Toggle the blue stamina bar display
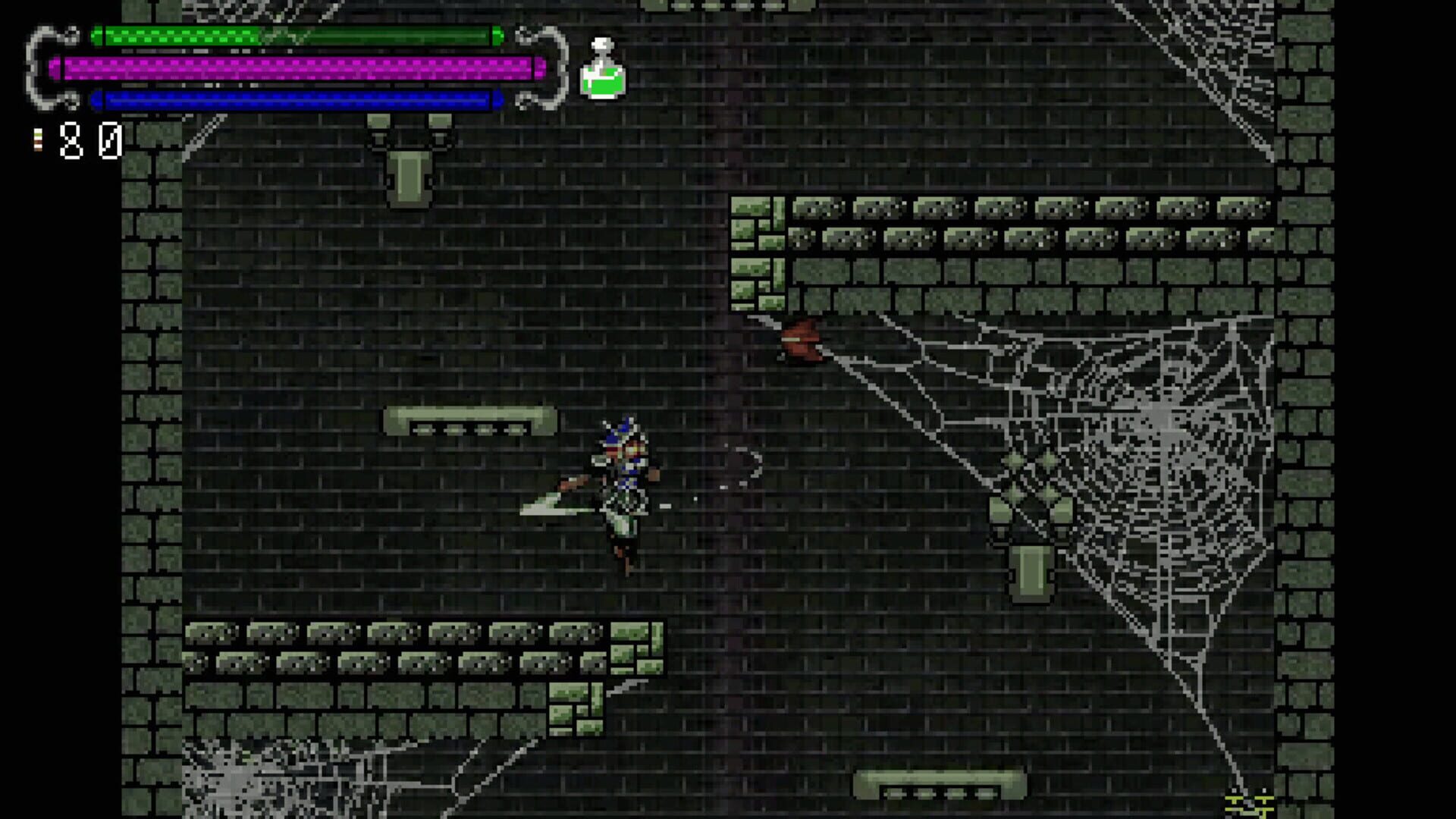The width and height of the screenshot is (1456, 819). pyautogui.click(x=296, y=98)
